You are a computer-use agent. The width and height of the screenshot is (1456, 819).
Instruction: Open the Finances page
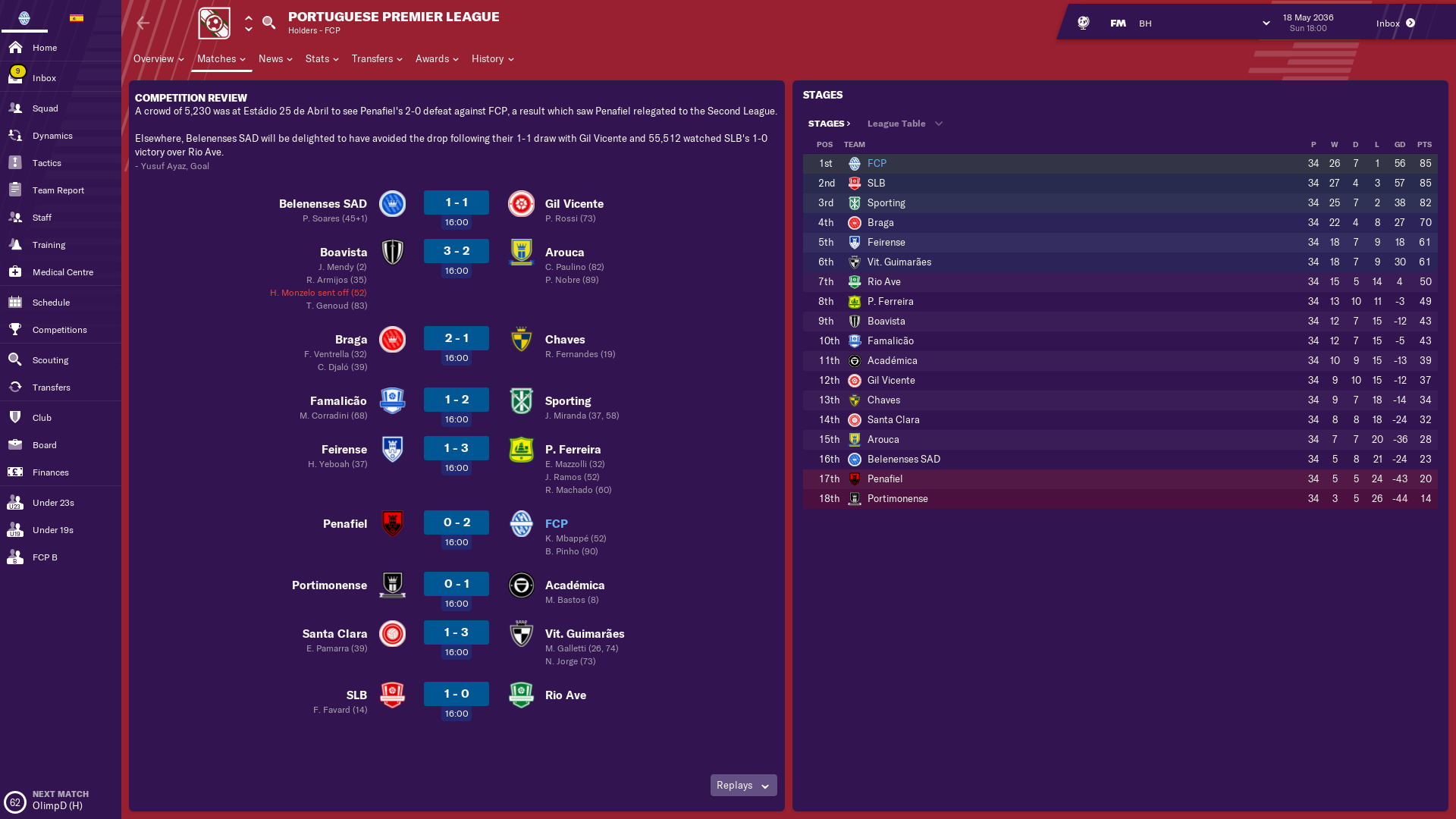click(50, 472)
